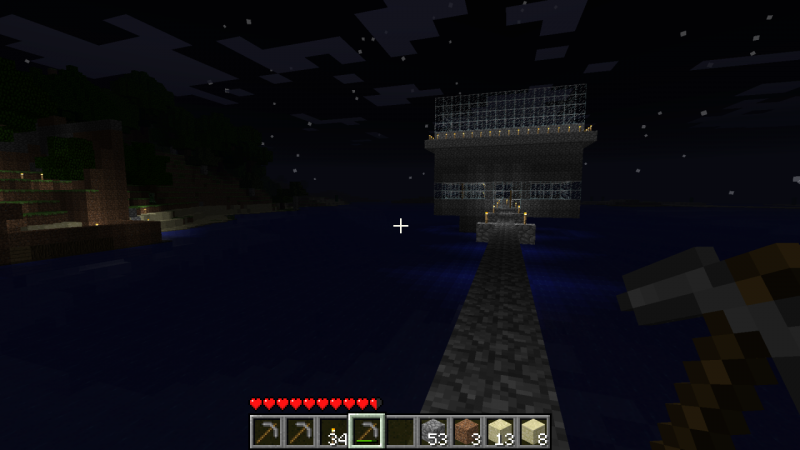Click the empty hotbar slot

[400, 432]
